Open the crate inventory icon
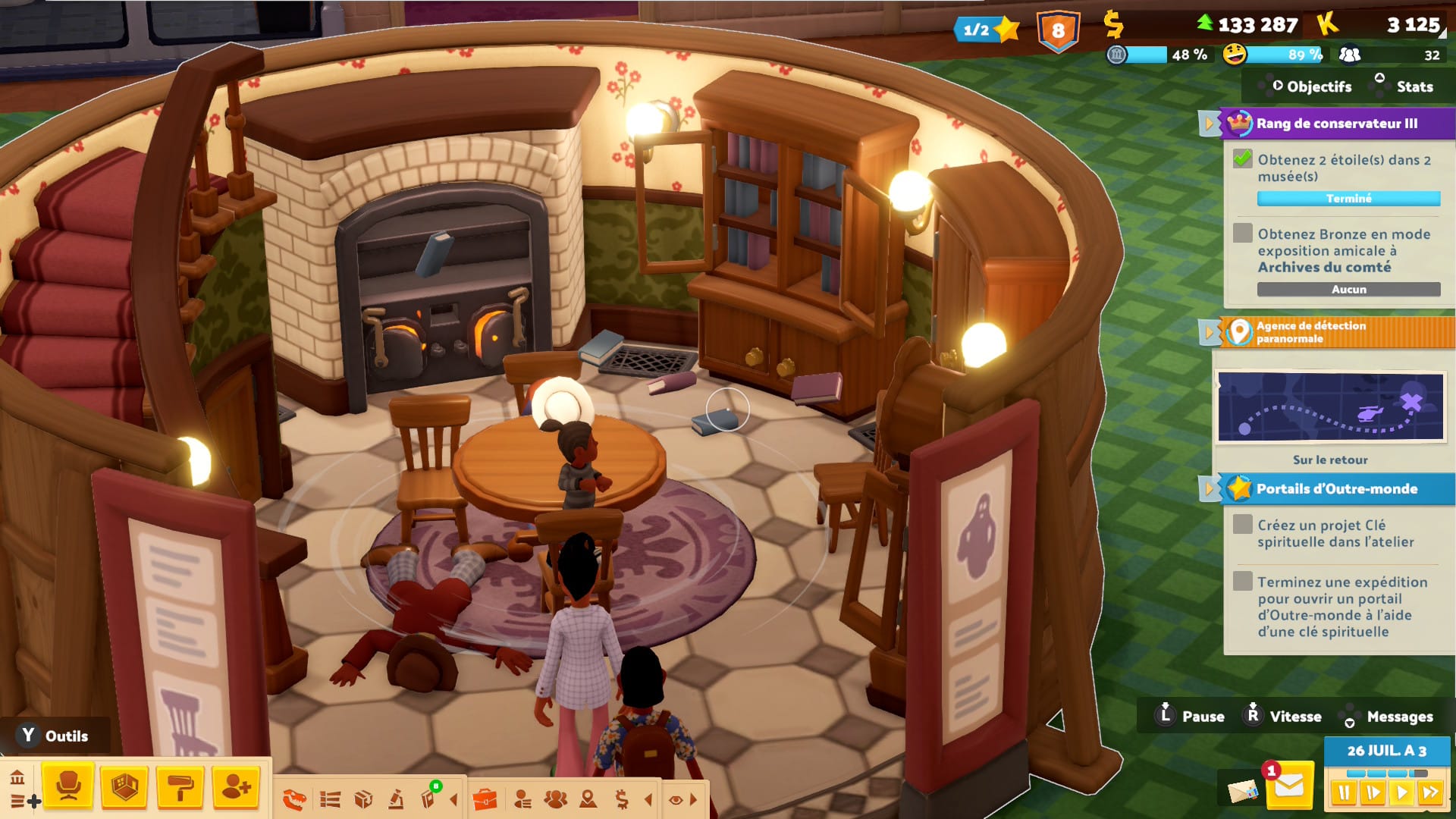Screen dimensions: 1456x819 pos(363,799)
